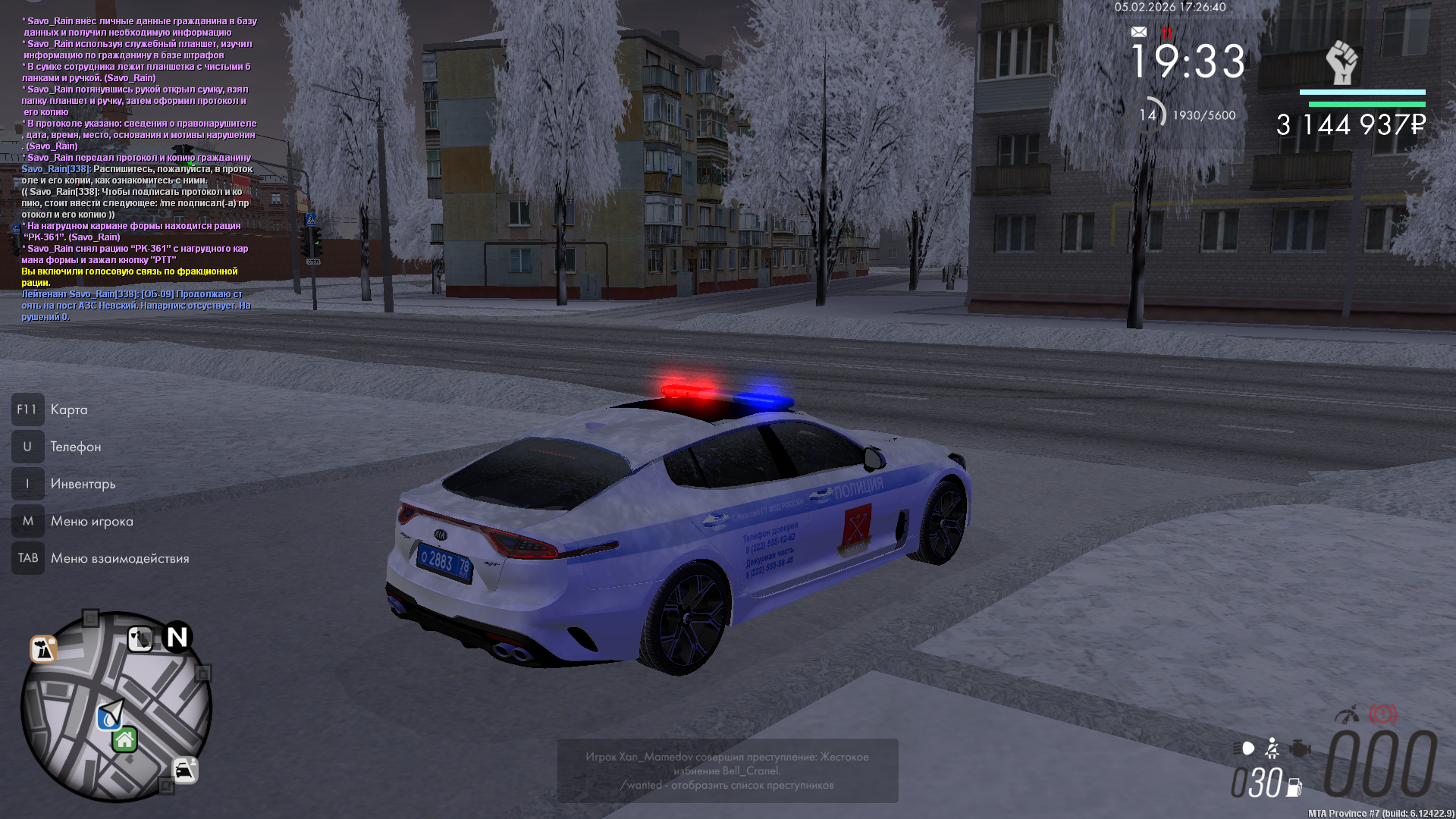Click the wanted crime notification popup
Screen dimensions: 1456x819
click(727, 770)
